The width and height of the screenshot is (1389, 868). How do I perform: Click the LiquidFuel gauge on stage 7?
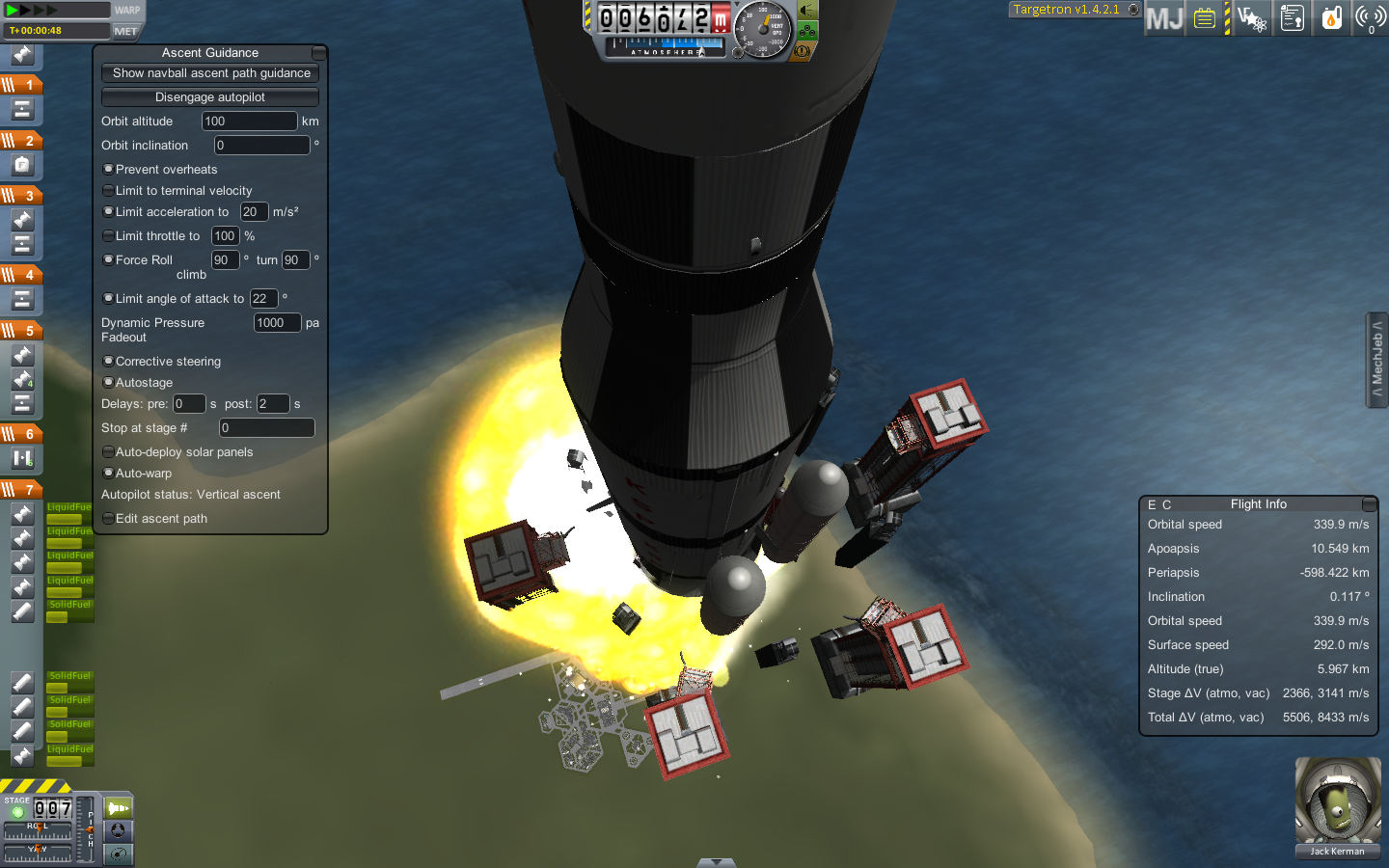(69, 511)
